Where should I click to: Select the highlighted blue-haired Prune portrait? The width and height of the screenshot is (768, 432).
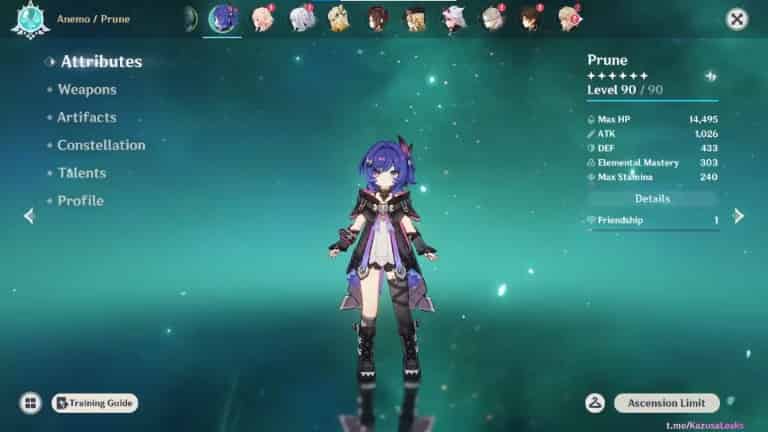click(221, 18)
